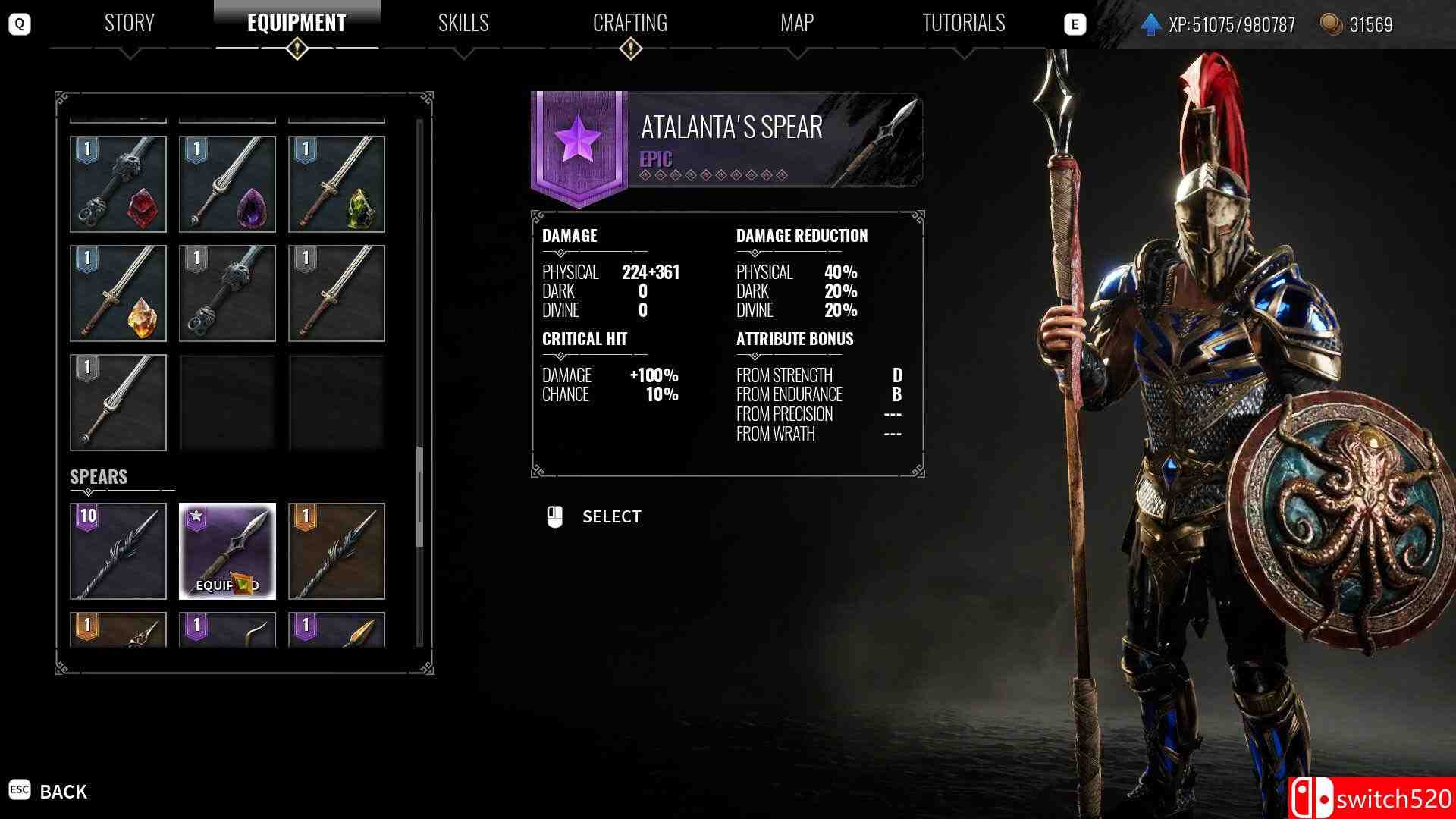Open the Crafting tab

[630, 24]
